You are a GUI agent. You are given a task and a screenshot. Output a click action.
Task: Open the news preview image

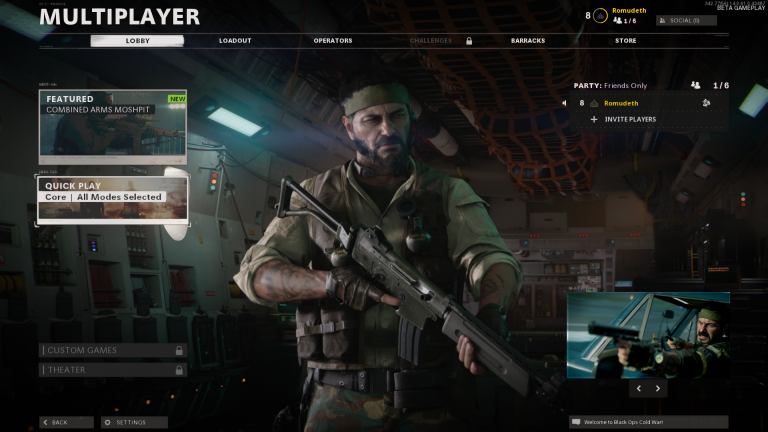648,333
